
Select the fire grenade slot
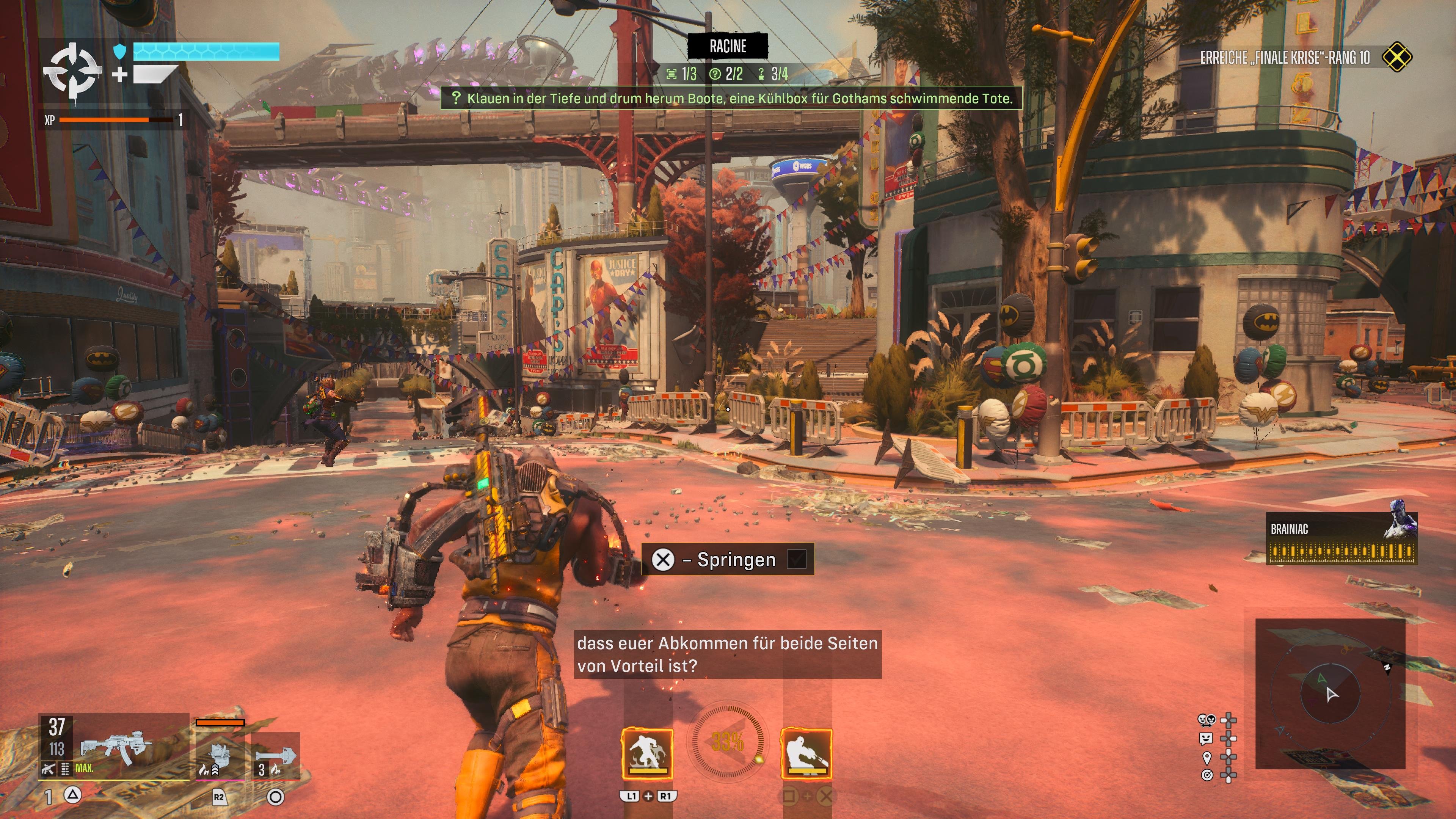[x=275, y=756]
